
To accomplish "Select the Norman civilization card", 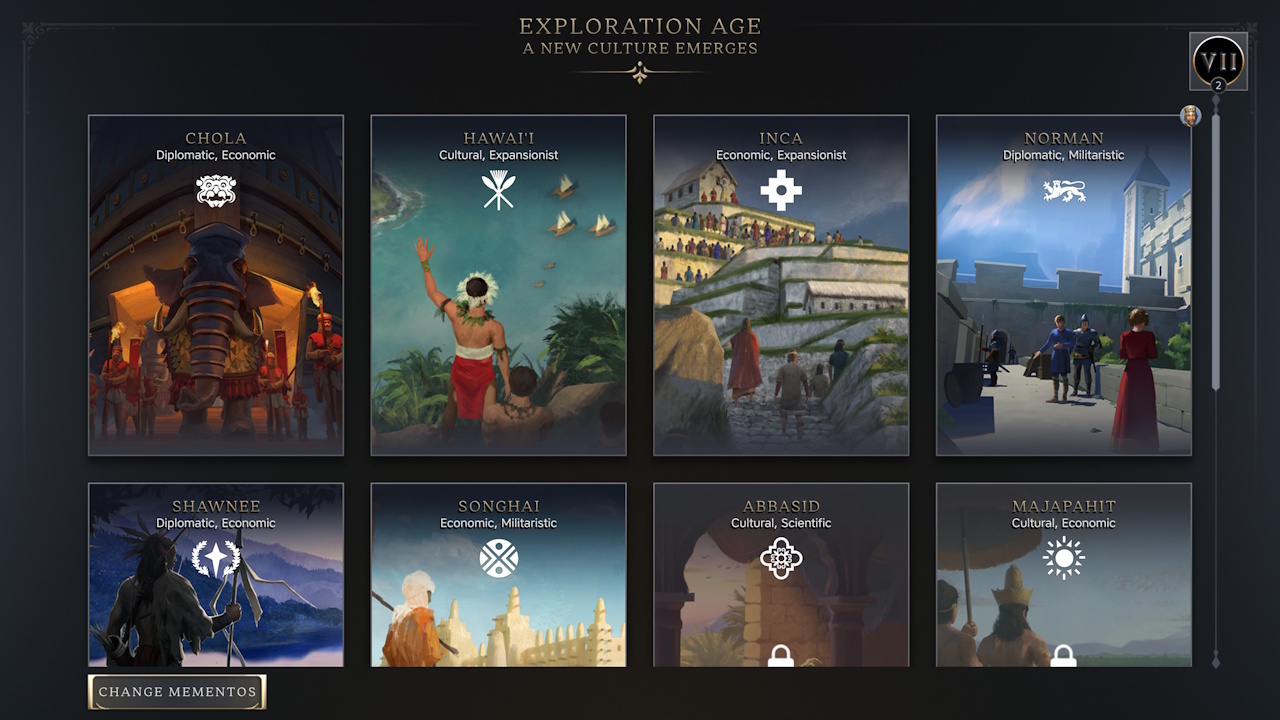I will [1063, 320].
